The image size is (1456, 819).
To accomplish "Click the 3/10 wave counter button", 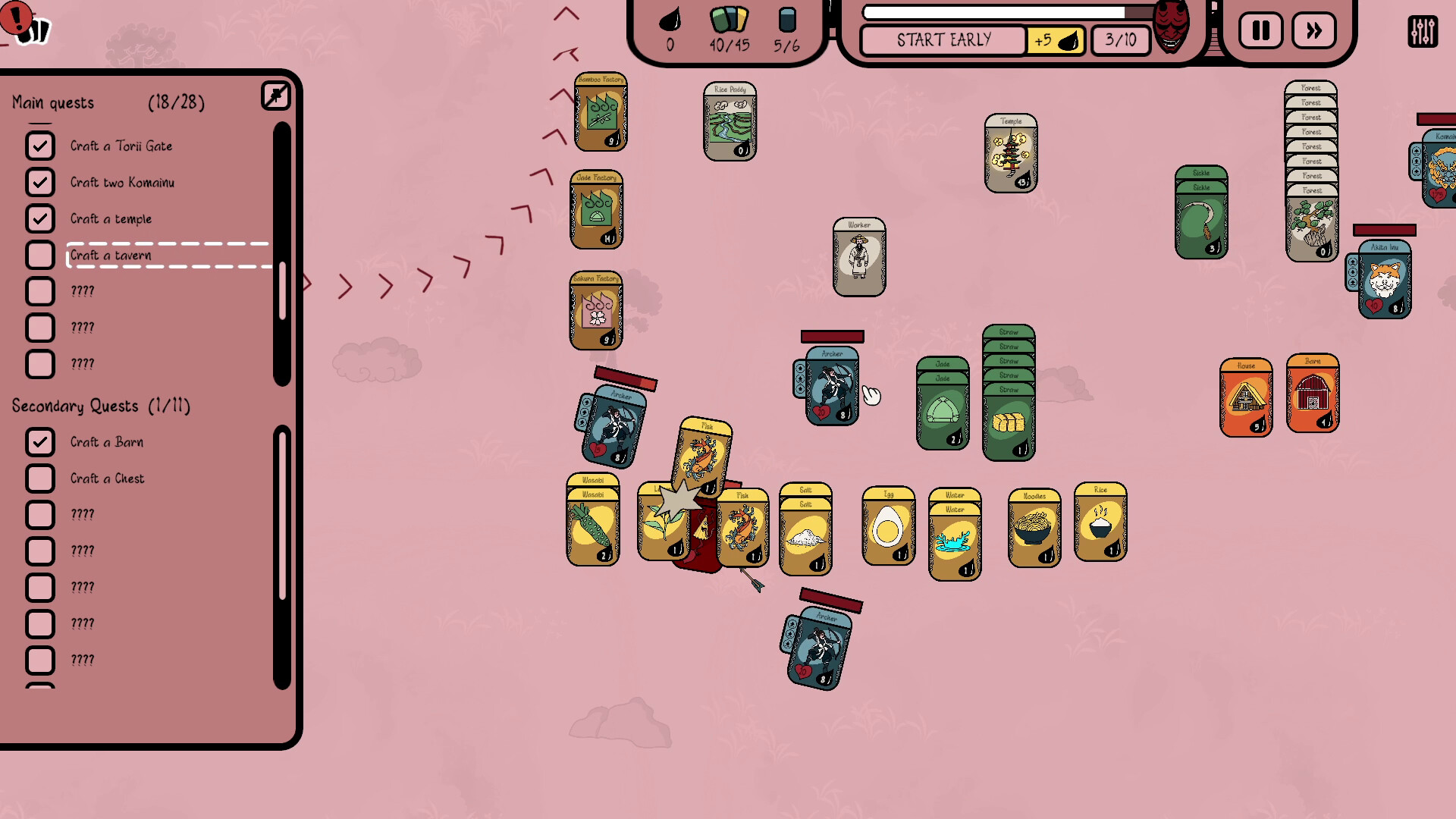I will 1120,40.
